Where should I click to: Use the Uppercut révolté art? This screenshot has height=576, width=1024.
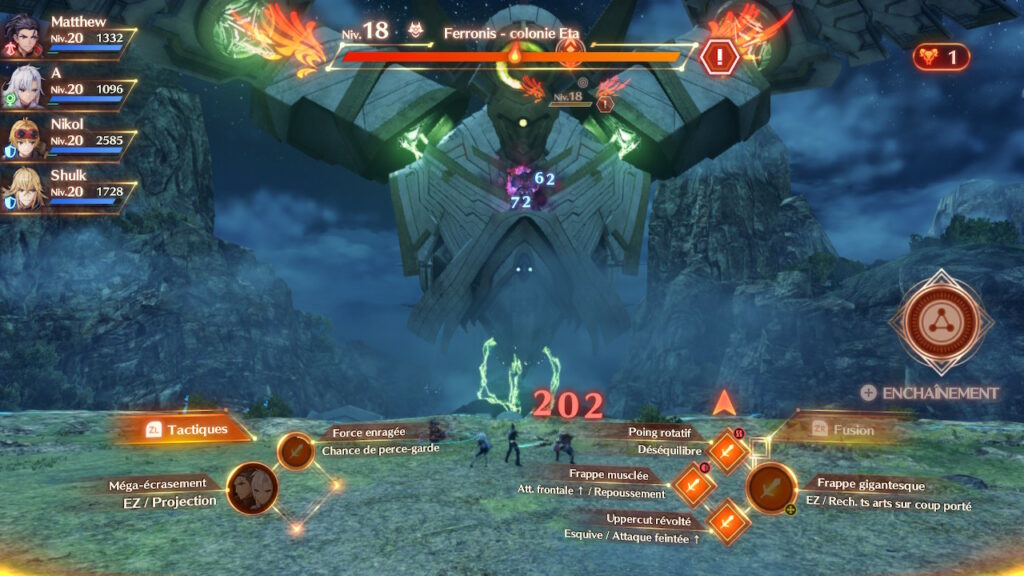click(727, 522)
